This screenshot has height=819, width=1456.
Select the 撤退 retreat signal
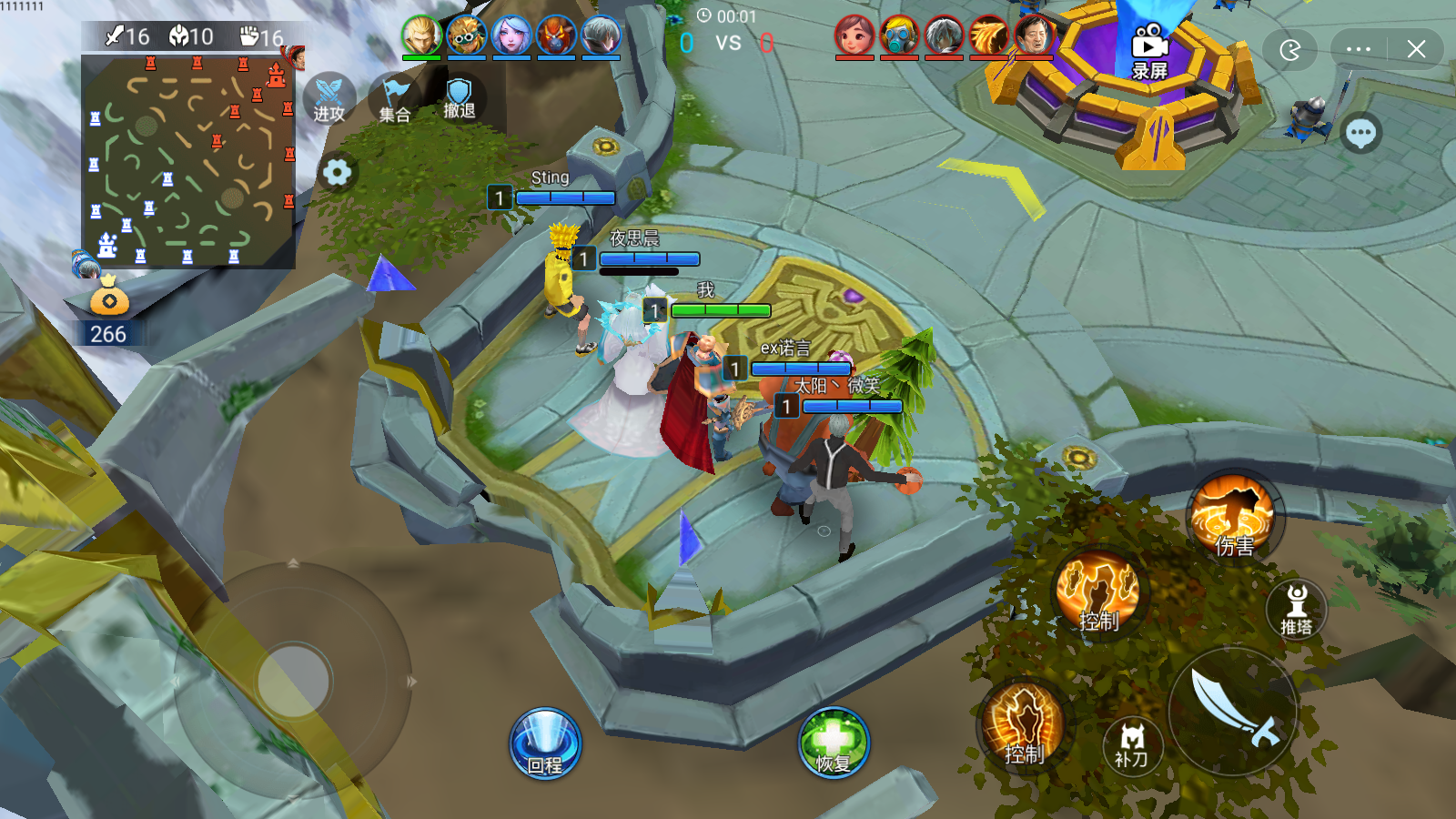459,97
